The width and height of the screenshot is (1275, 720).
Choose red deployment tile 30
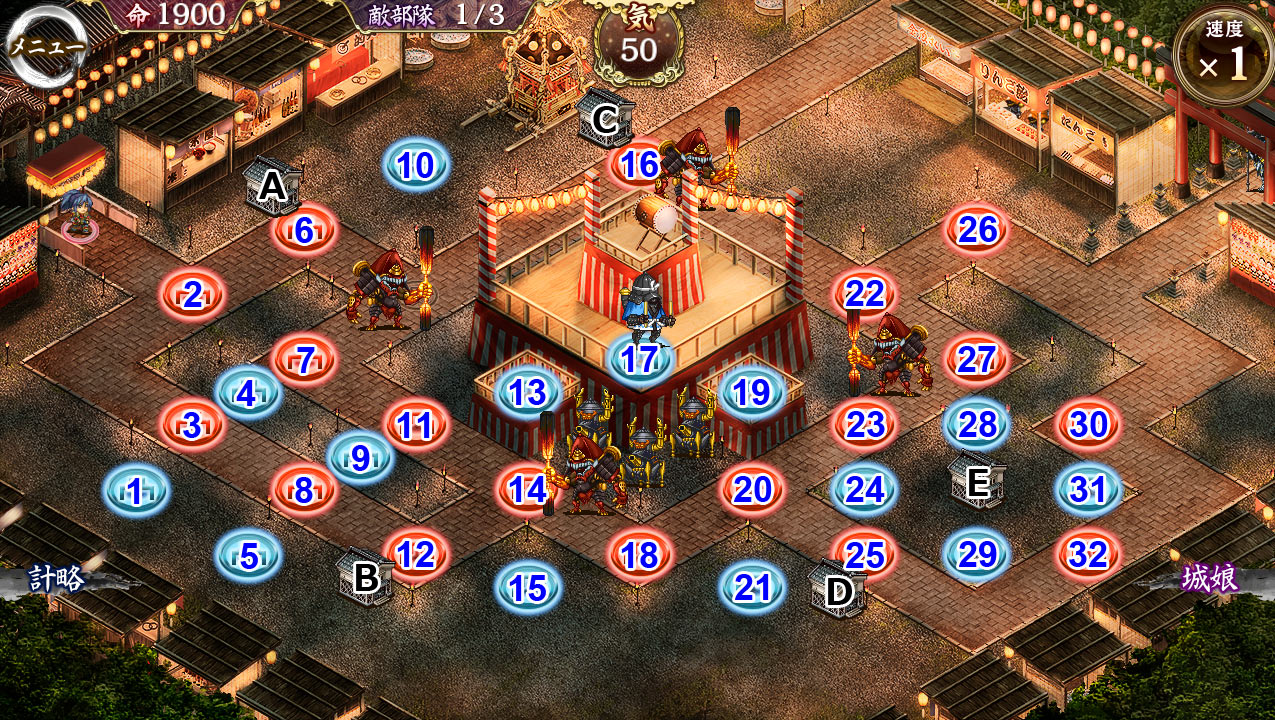(x=1088, y=425)
